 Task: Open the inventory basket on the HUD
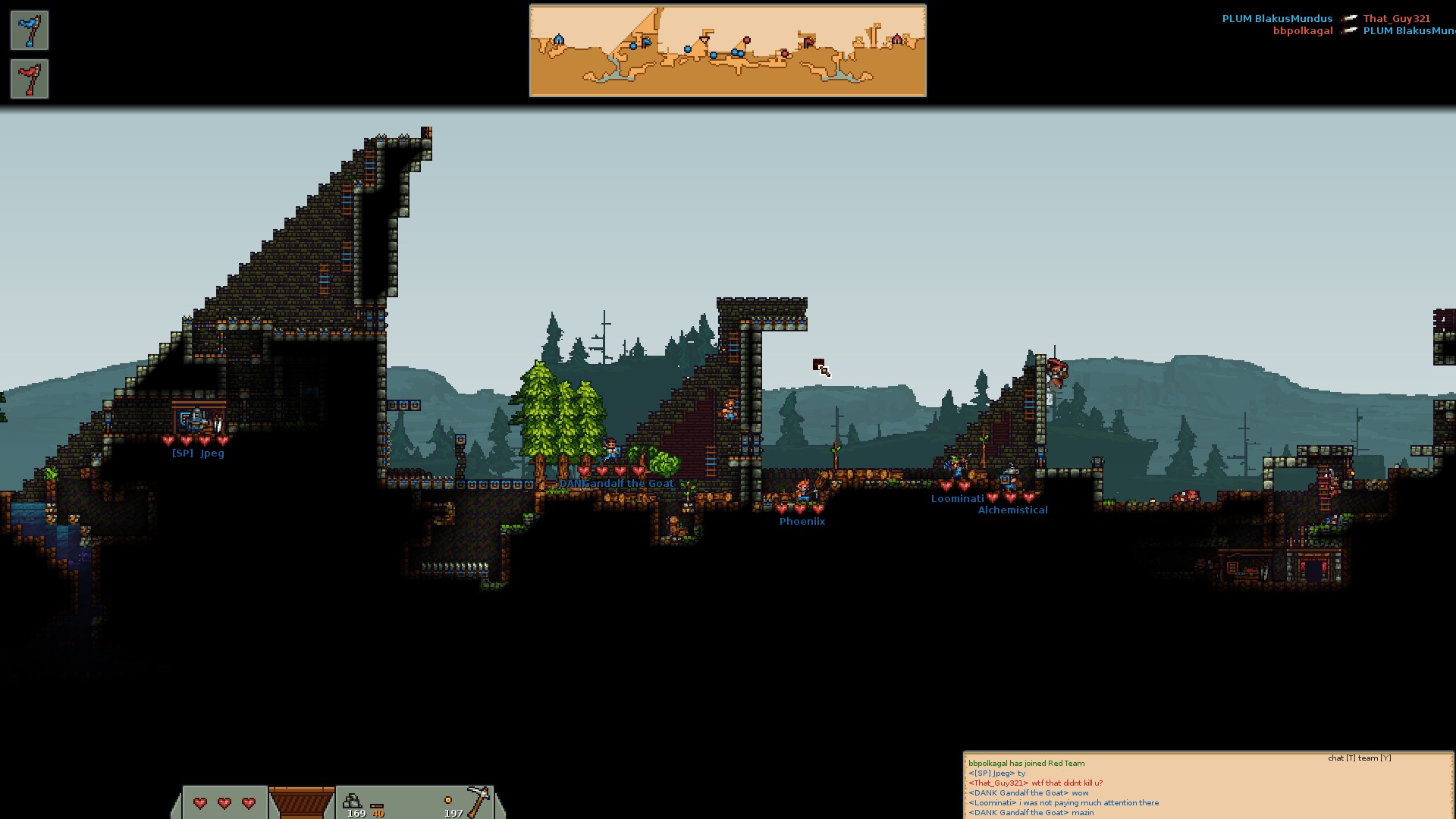(301, 802)
